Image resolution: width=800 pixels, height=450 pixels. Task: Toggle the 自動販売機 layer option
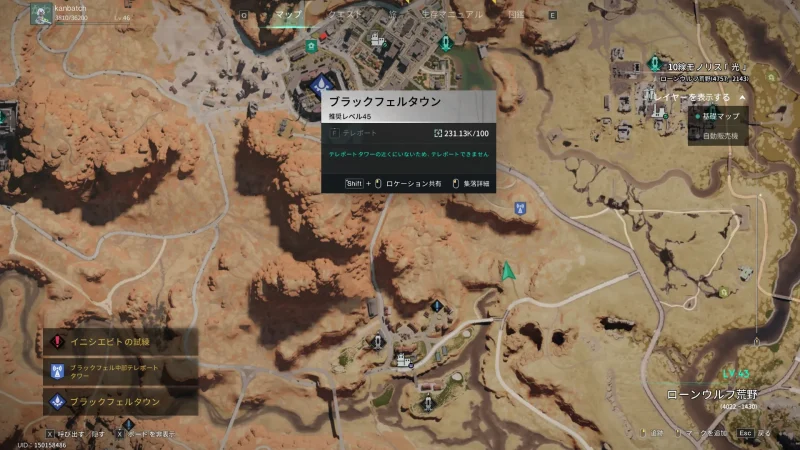coord(720,135)
